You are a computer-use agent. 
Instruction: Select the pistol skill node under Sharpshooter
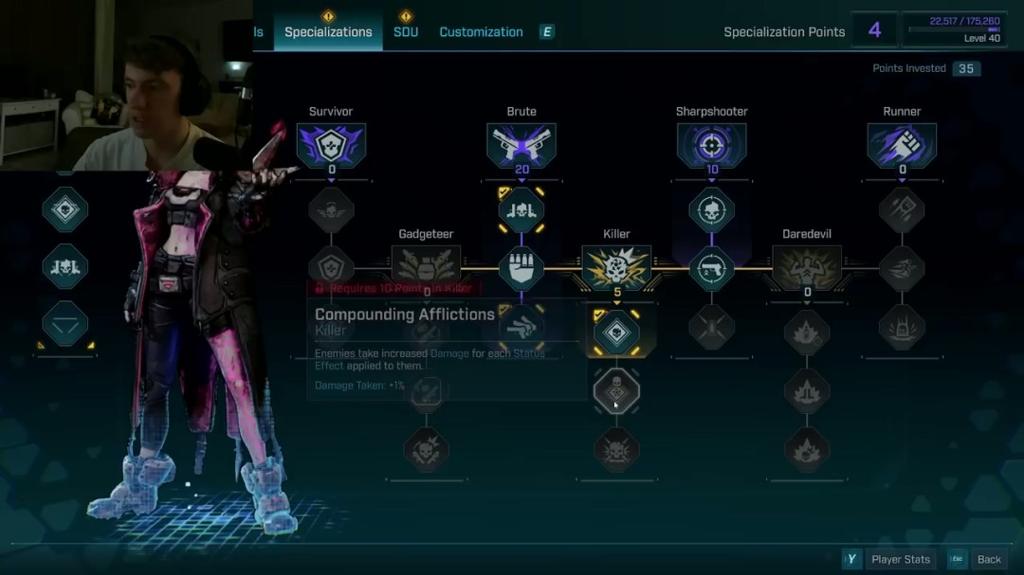point(711,269)
